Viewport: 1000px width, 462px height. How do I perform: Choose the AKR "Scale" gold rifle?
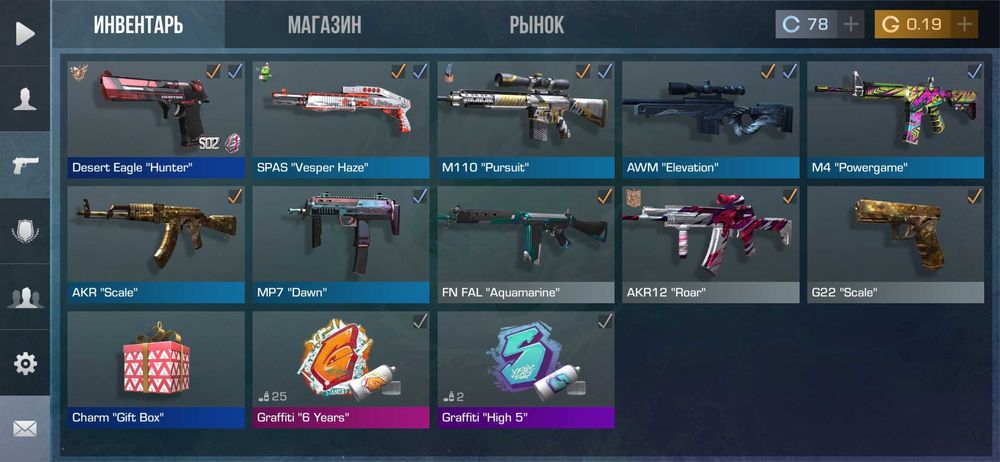(x=156, y=243)
